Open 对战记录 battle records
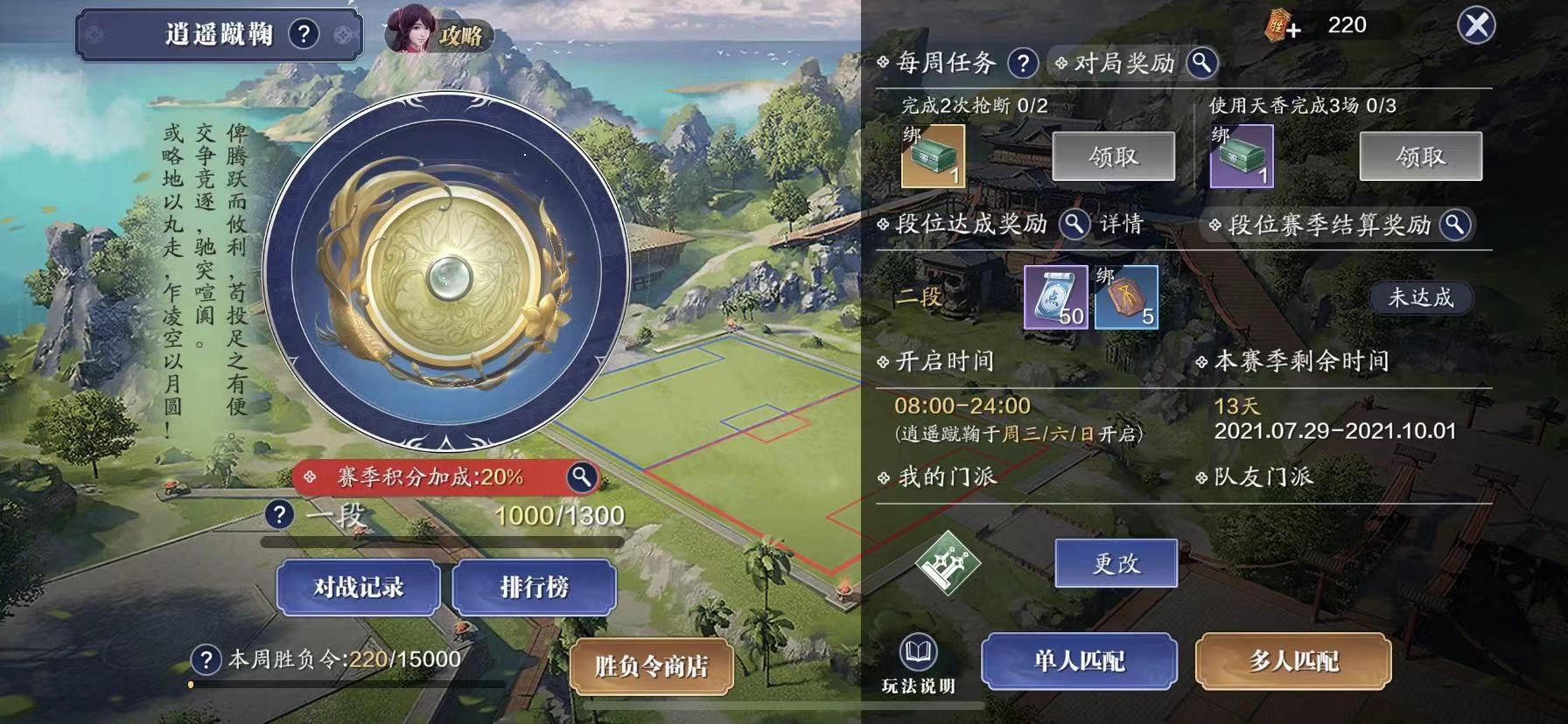 point(359,588)
